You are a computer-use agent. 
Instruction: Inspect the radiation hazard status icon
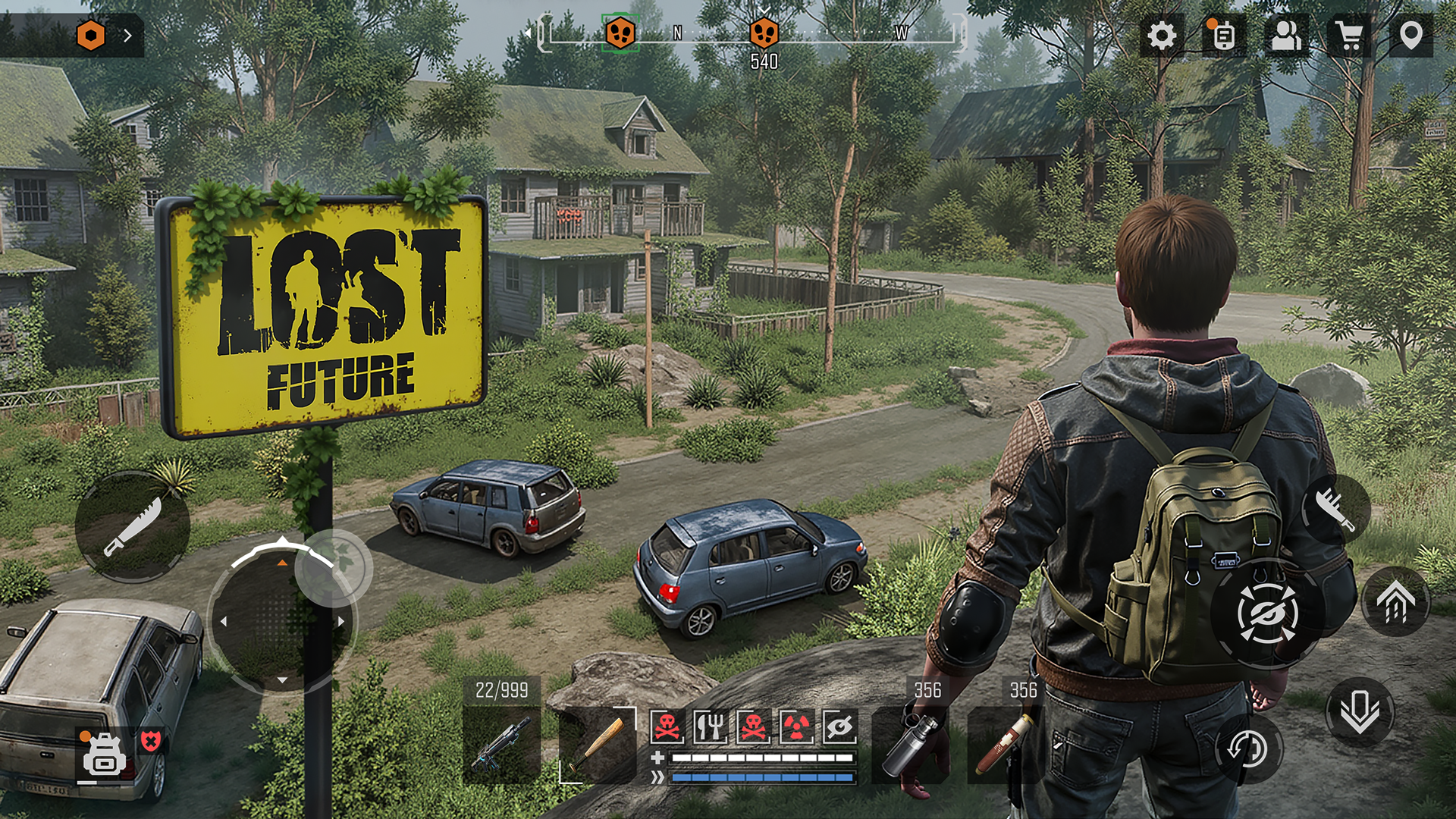tap(796, 726)
